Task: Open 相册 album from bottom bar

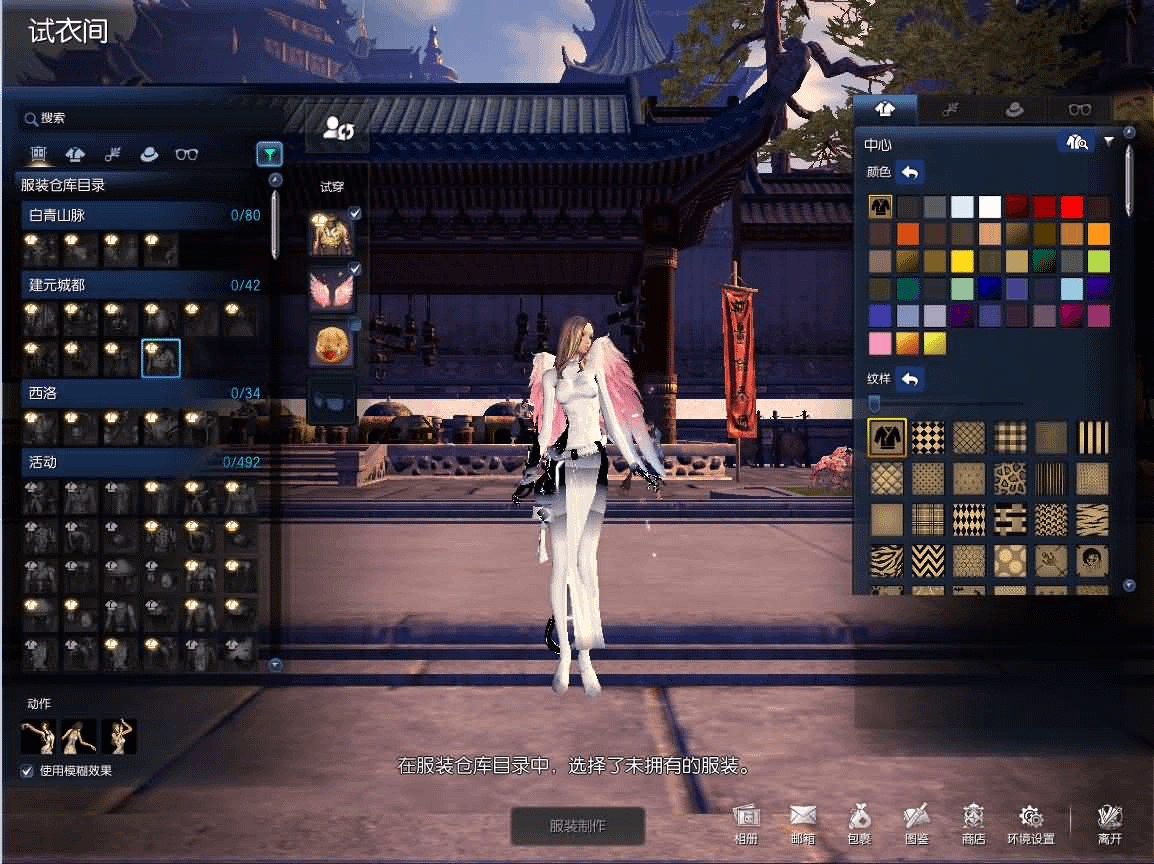Action: [x=746, y=822]
